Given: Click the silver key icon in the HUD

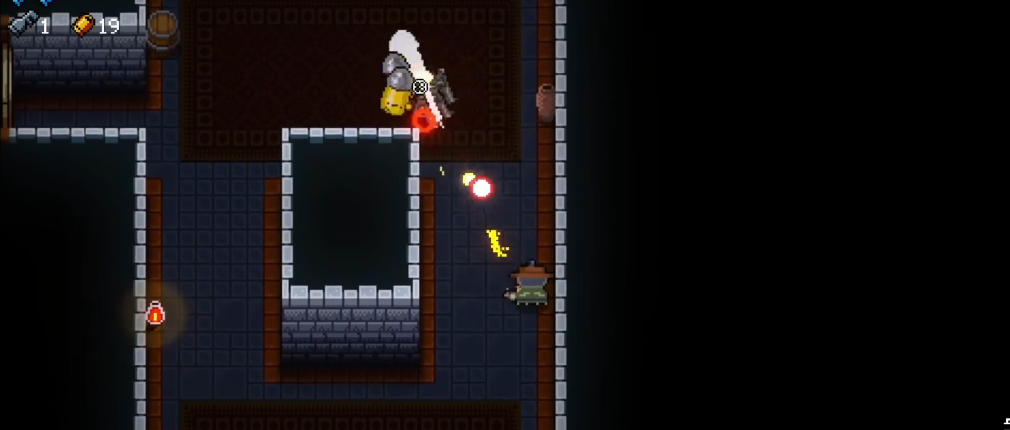Looking at the screenshot, I should point(22,25).
